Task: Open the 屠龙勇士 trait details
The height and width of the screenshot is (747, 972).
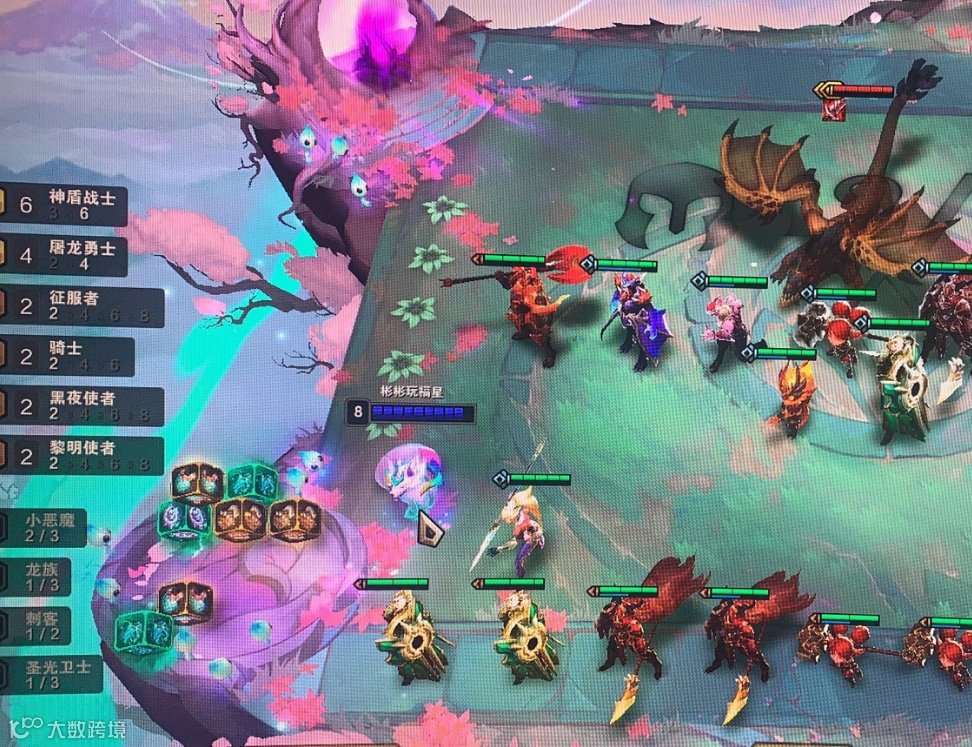Action: point(68,256)
